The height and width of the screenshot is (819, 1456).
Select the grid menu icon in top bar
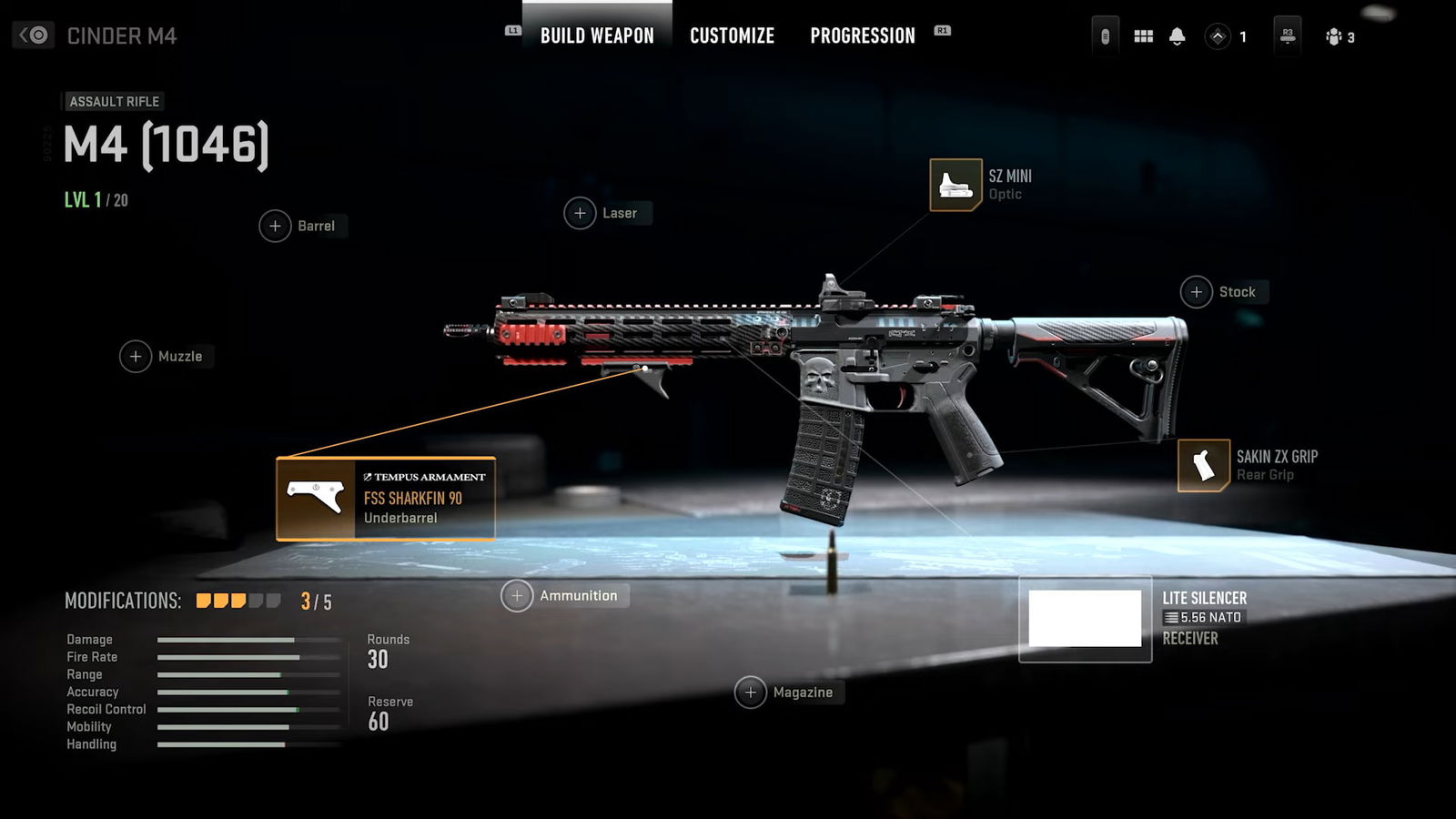click(x=1143, y=36)
